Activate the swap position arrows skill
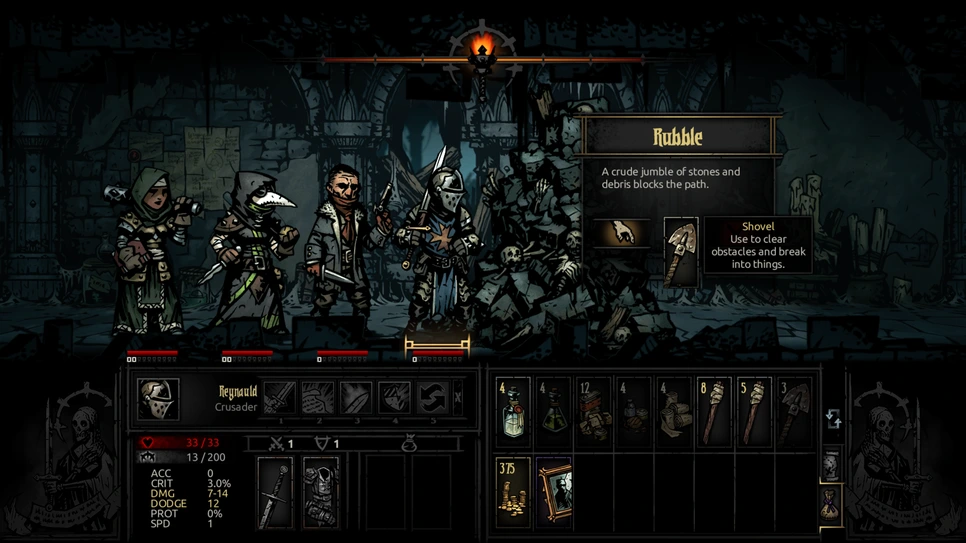966x543 pixels. (432, 397)
